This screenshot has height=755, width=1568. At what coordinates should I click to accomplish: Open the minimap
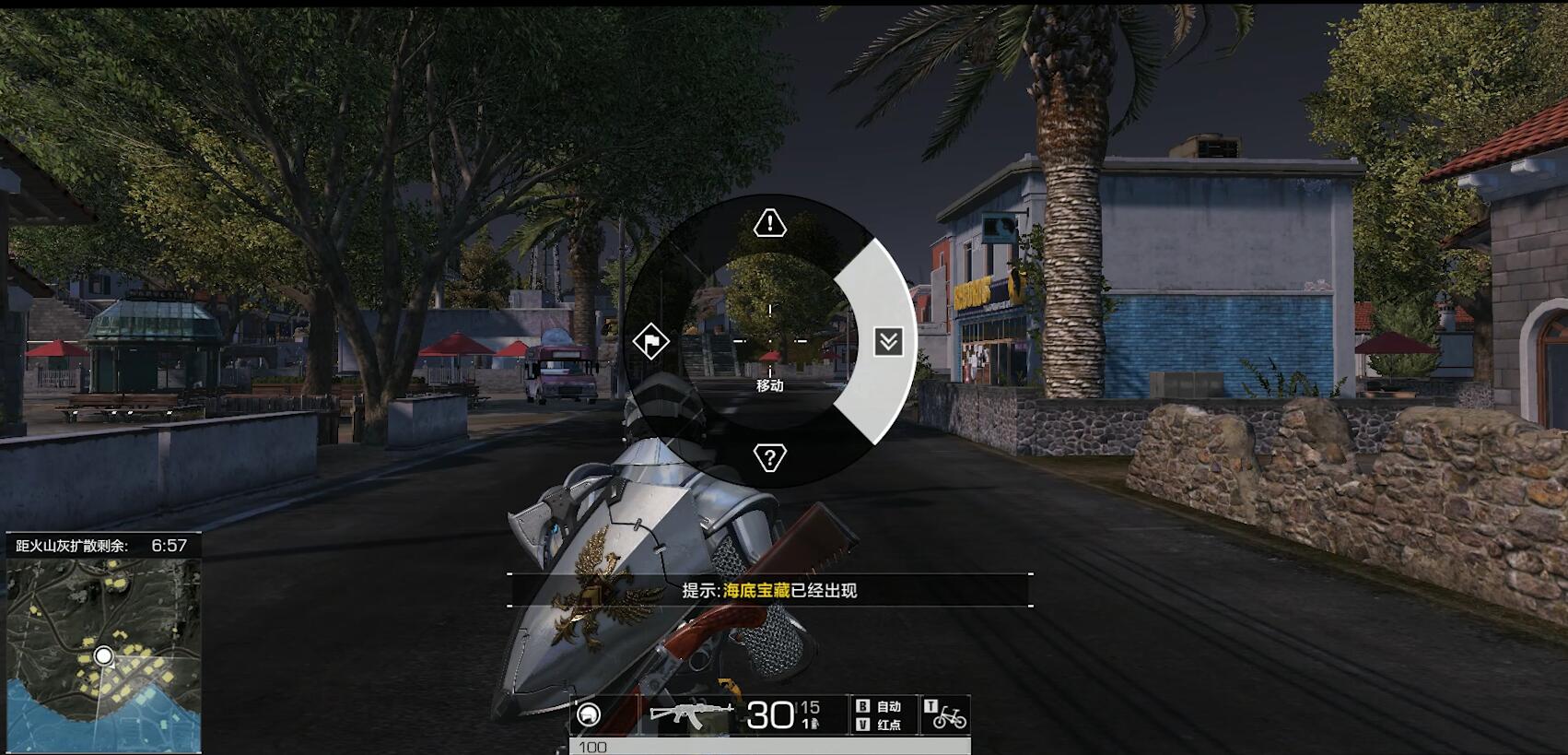pyautogui.click(x=103, y=655)
